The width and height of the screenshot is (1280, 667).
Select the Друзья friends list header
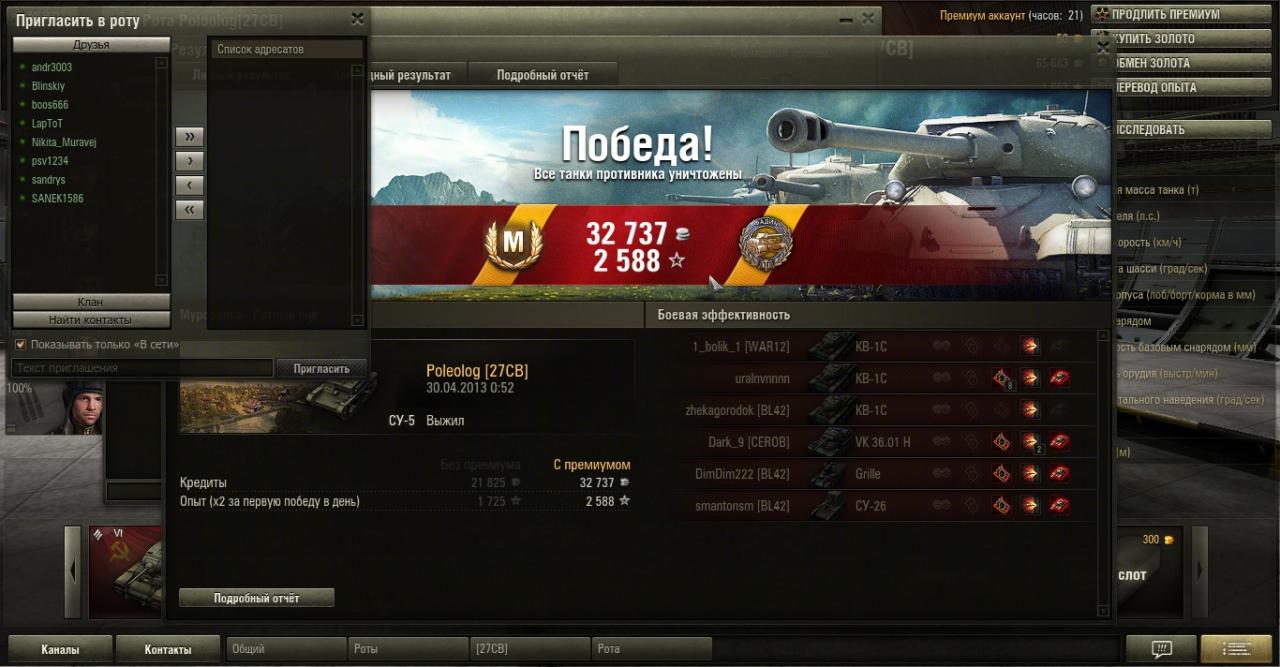tap(91, 45)
